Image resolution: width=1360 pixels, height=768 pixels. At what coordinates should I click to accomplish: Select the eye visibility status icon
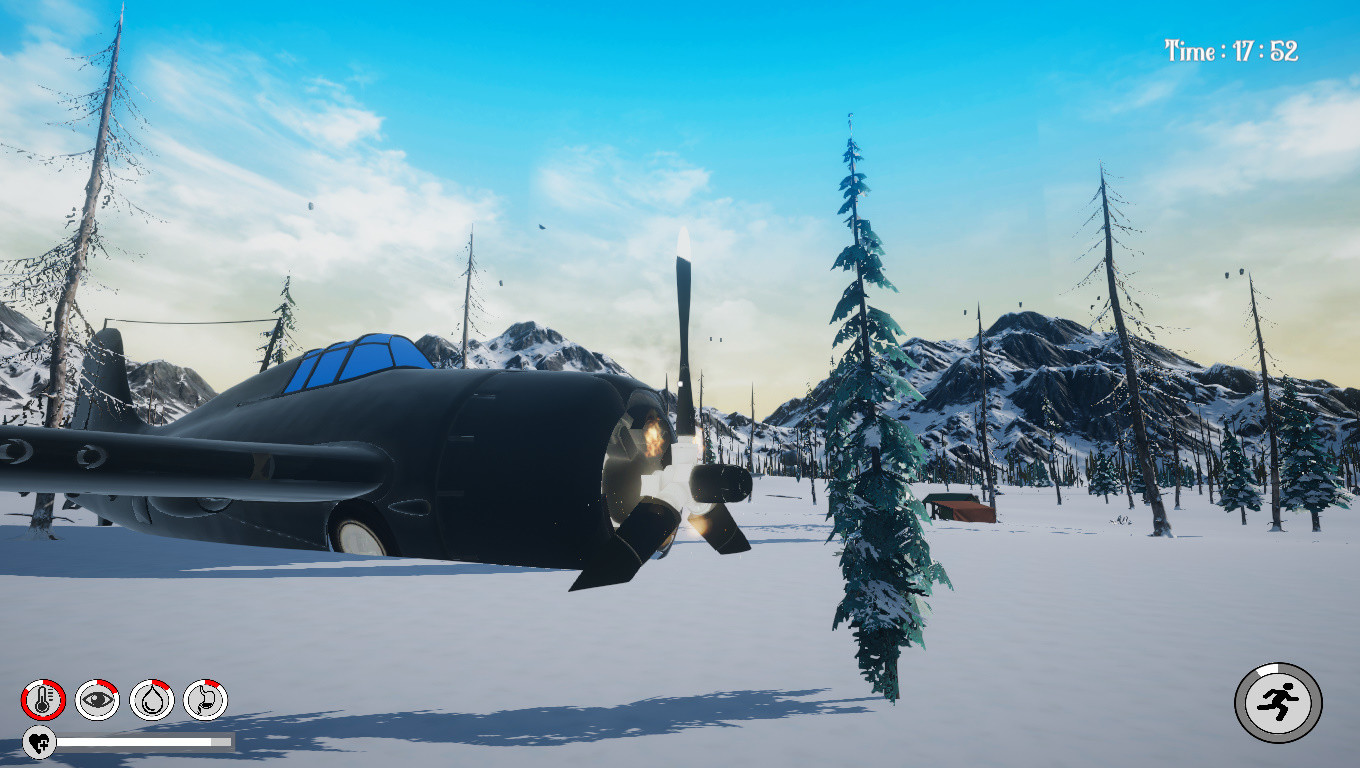96,697
